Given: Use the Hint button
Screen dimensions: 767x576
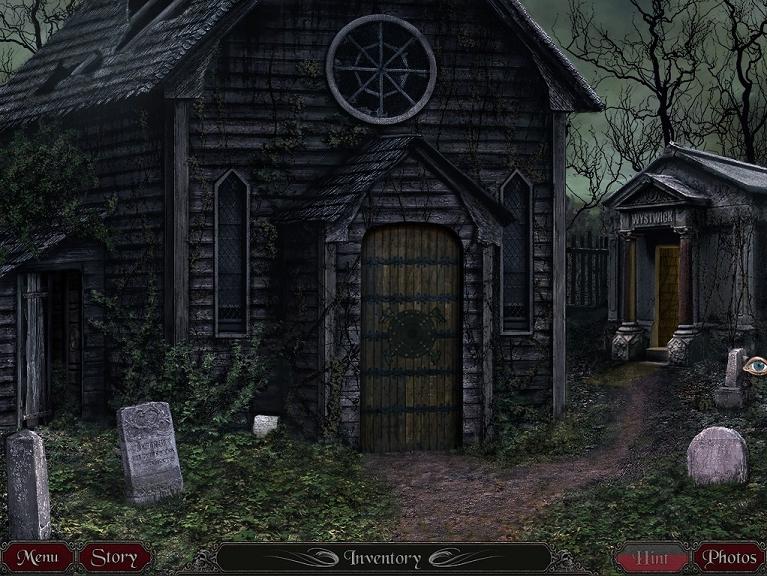Looking at the screenshot, I should (651, 558).
